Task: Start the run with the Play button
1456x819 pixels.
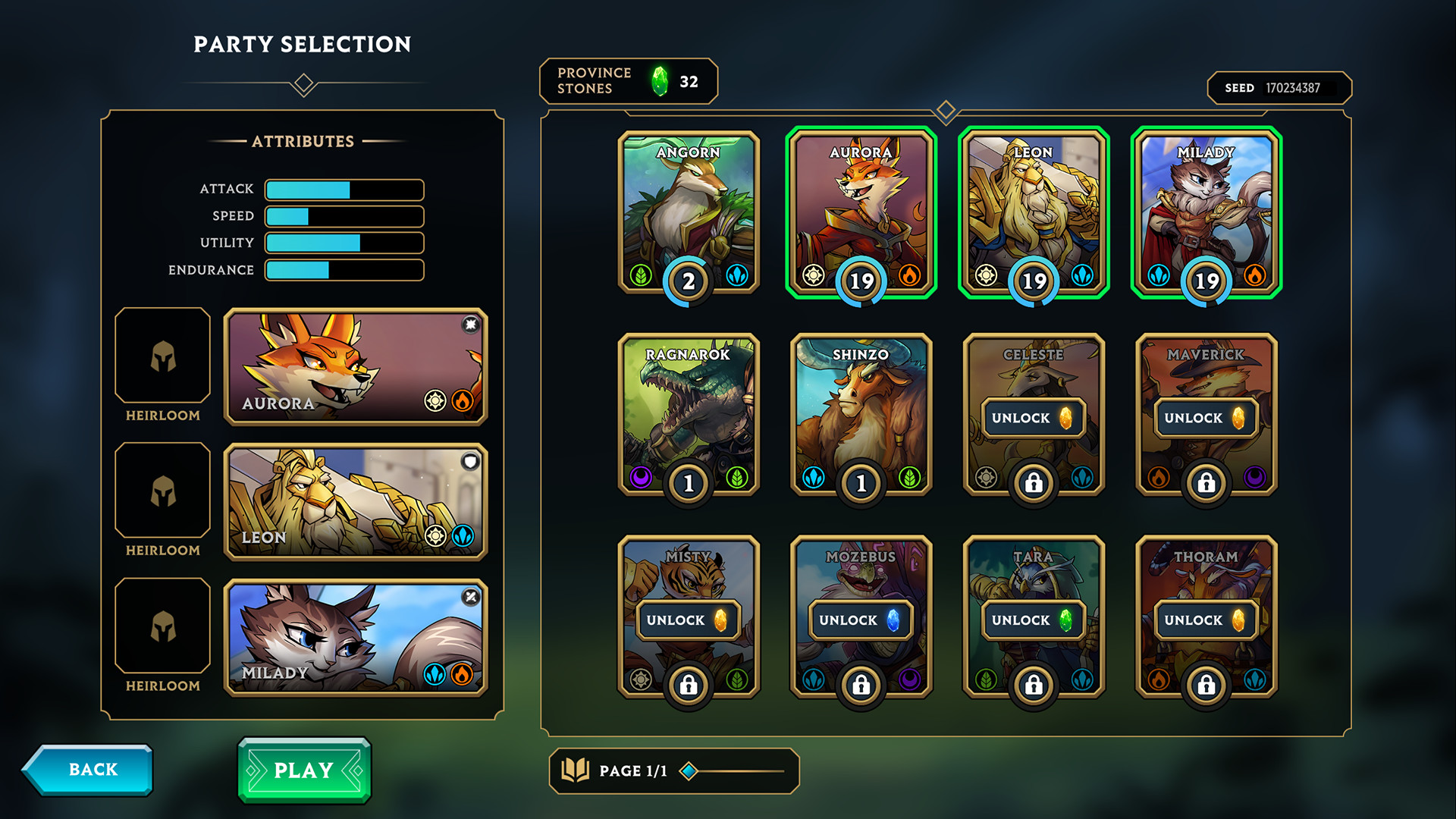Action: click(304, 770)
